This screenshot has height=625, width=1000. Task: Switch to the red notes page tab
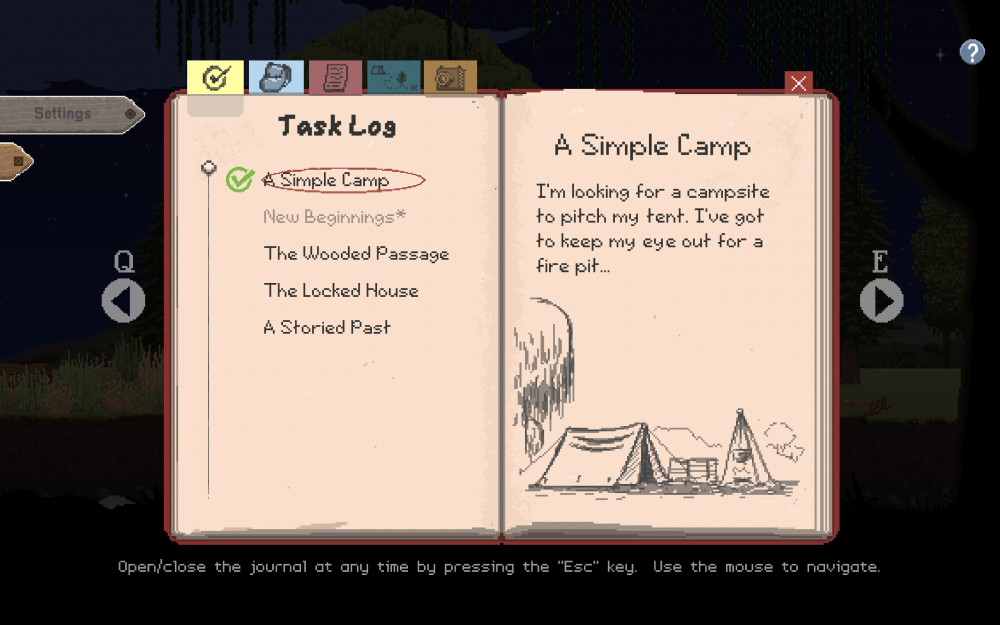point(335,78)
